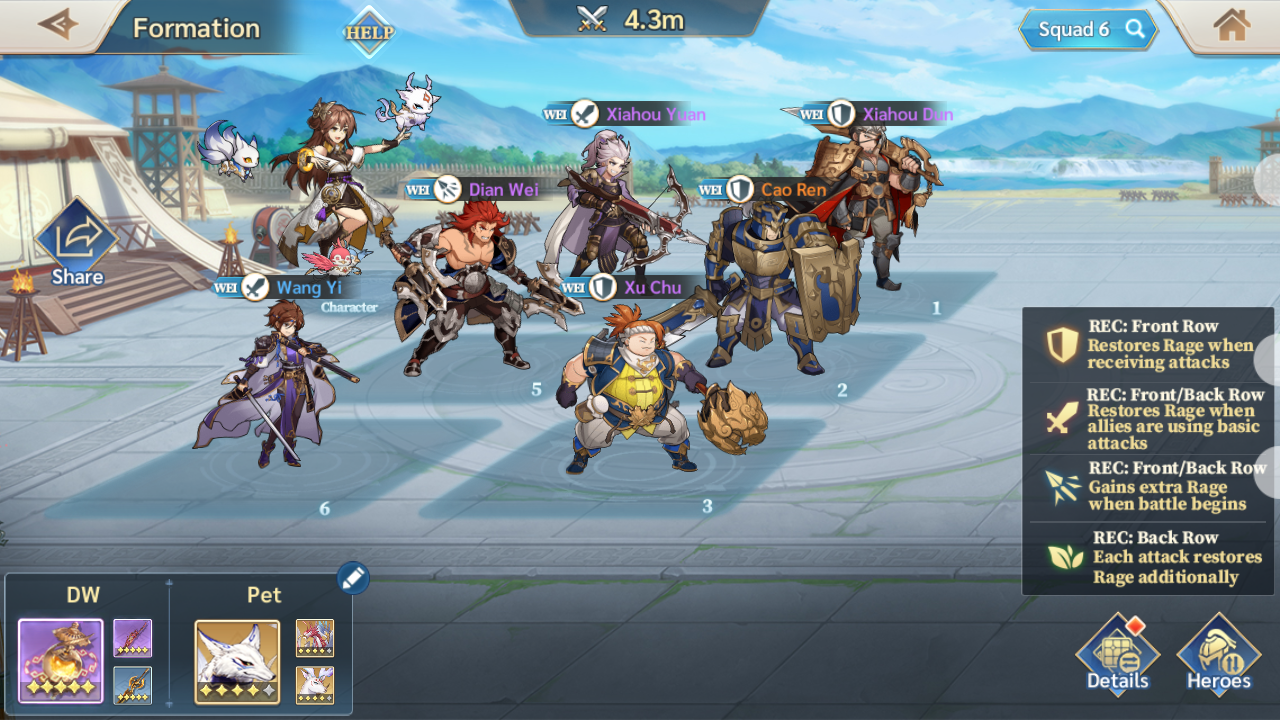Edit the DW and Pet loadout
Viewport: 1280px width, 720px height.
(353, 577)
